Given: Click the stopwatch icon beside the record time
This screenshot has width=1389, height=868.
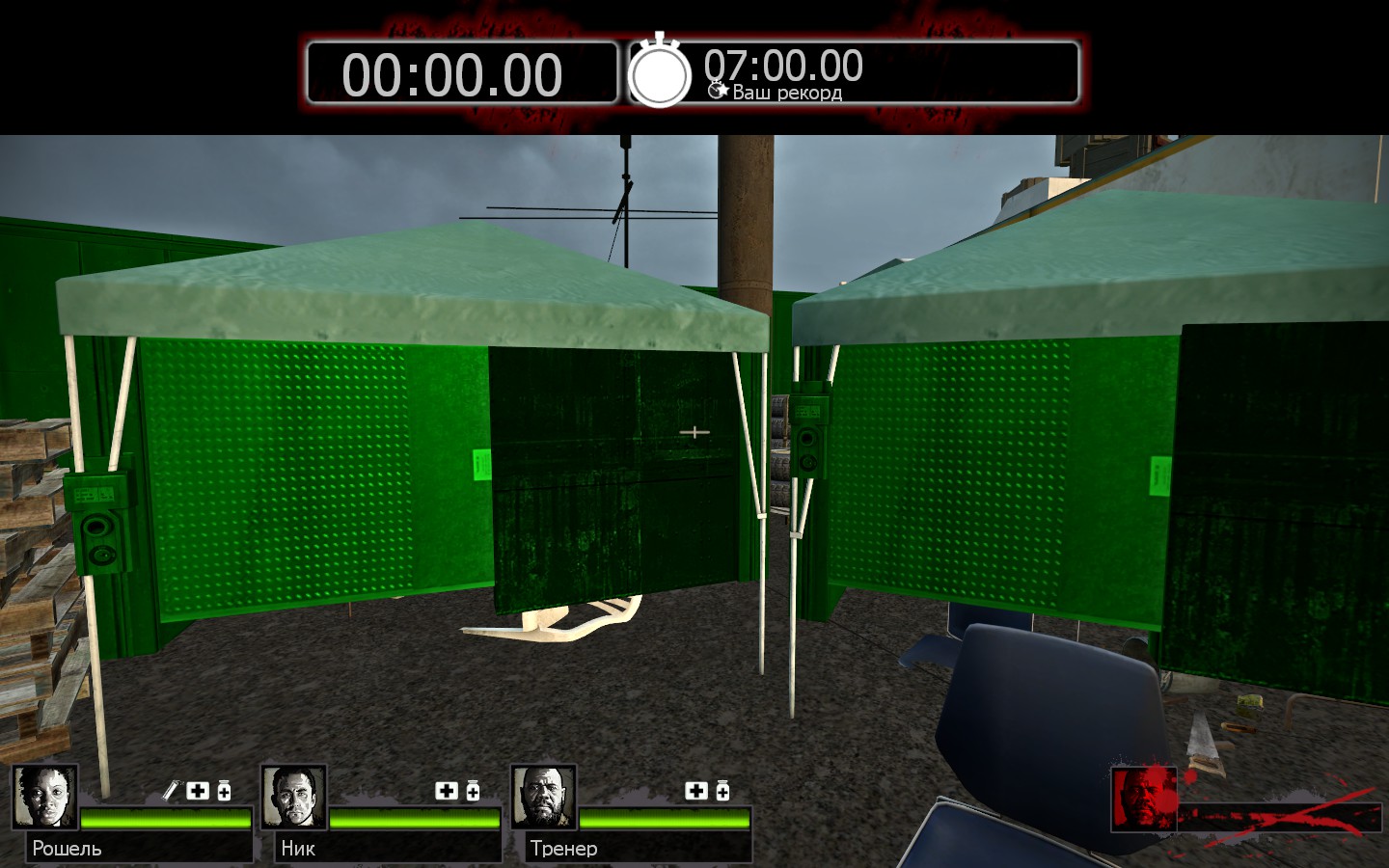Looking at the screenshot, I should pyautogui.click(x=660, y=73).
